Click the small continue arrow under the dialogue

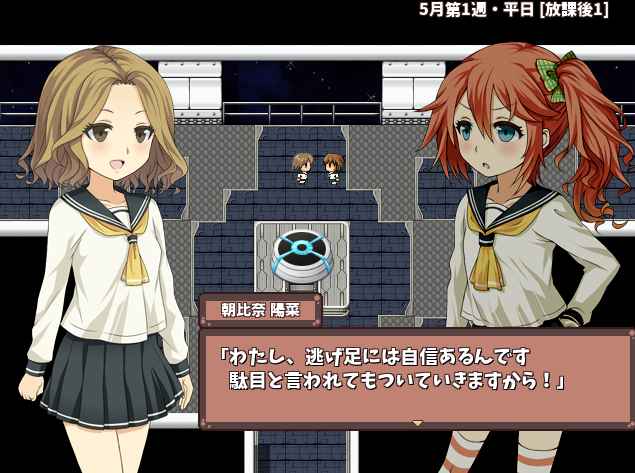pos(417,422)
